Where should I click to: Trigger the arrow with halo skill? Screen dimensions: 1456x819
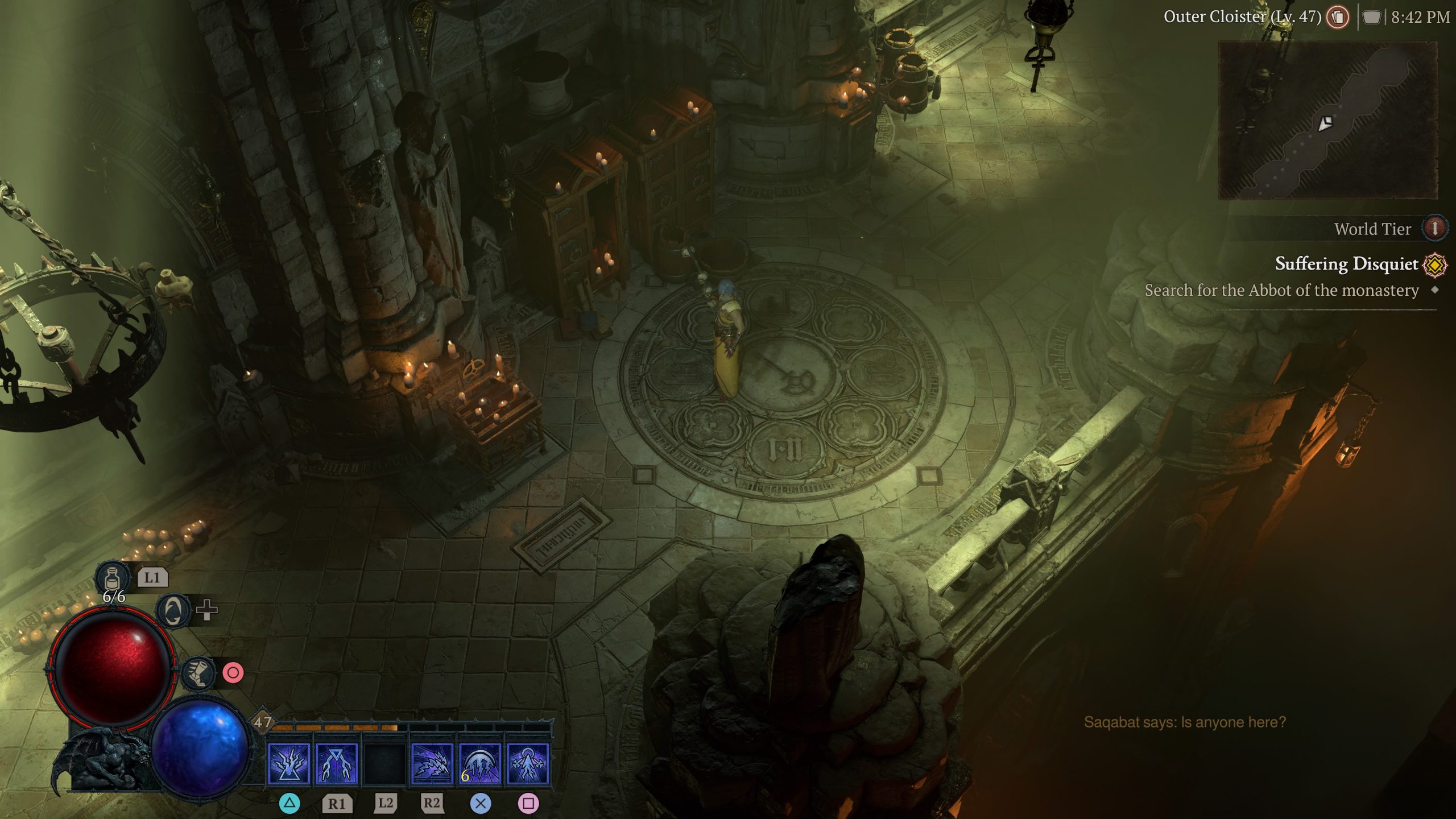528,764
